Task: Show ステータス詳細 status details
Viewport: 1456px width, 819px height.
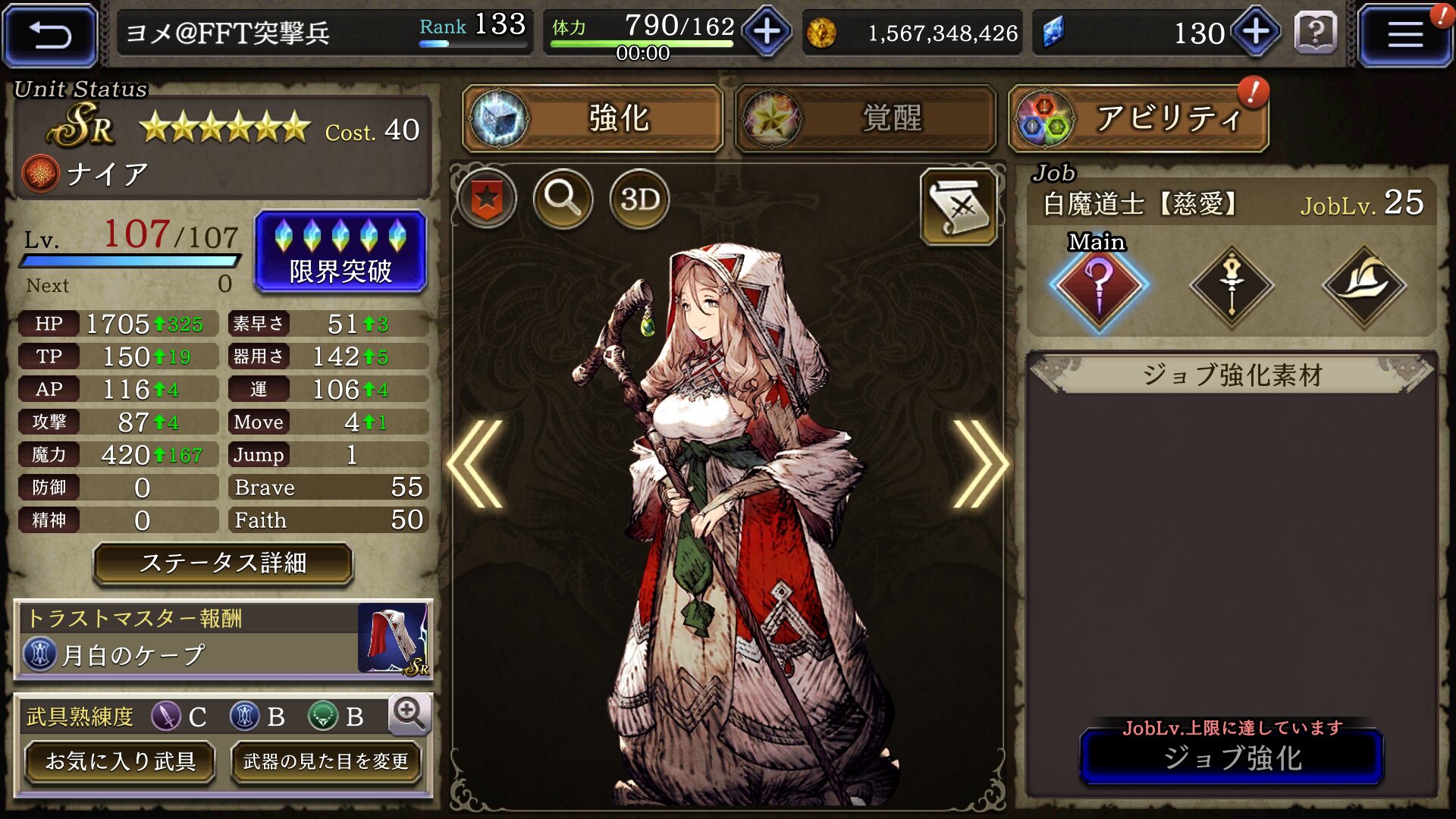Action: (223, 563)
